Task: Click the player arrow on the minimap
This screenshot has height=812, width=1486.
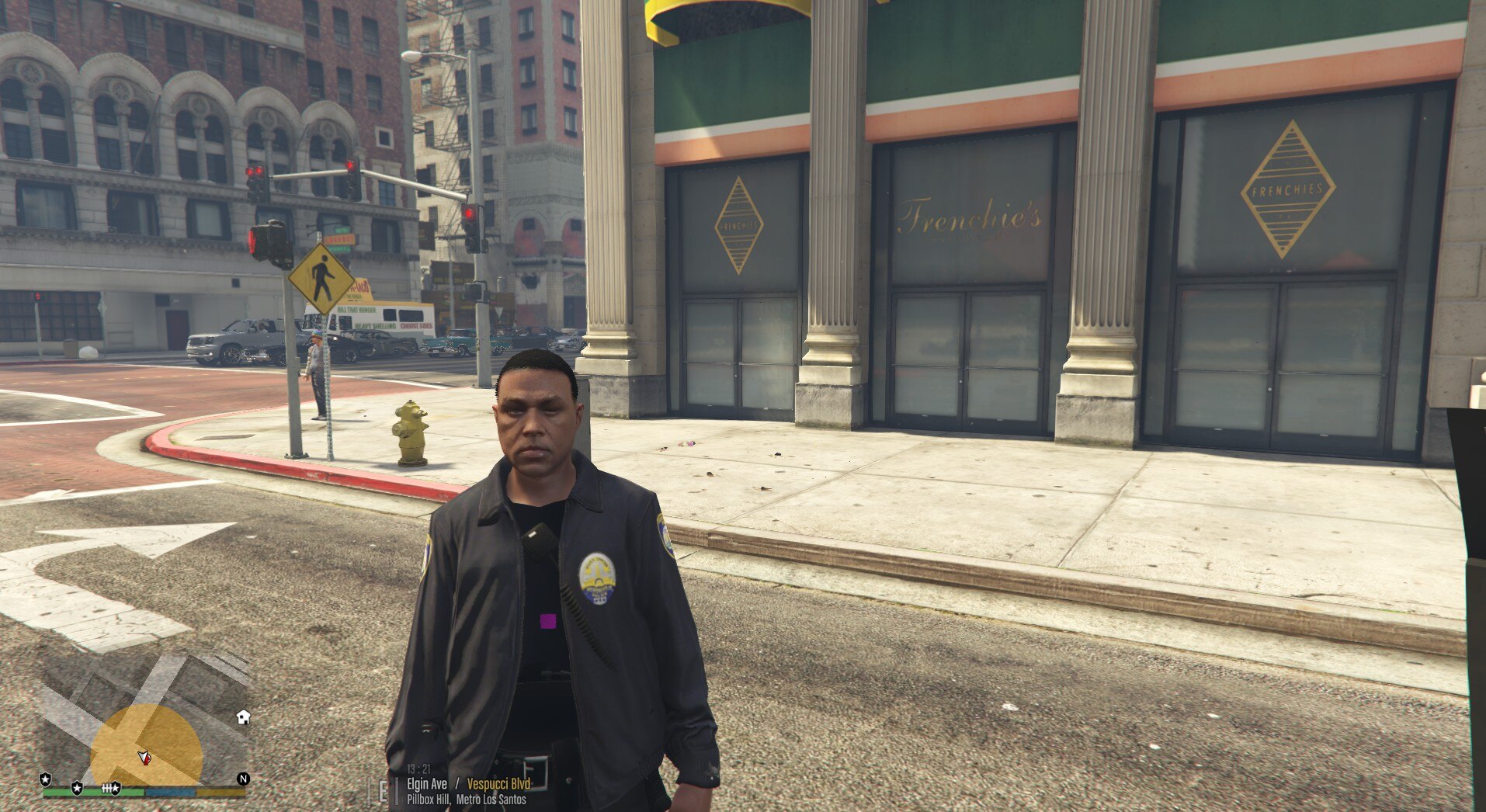Action: (x=144, y=758)
